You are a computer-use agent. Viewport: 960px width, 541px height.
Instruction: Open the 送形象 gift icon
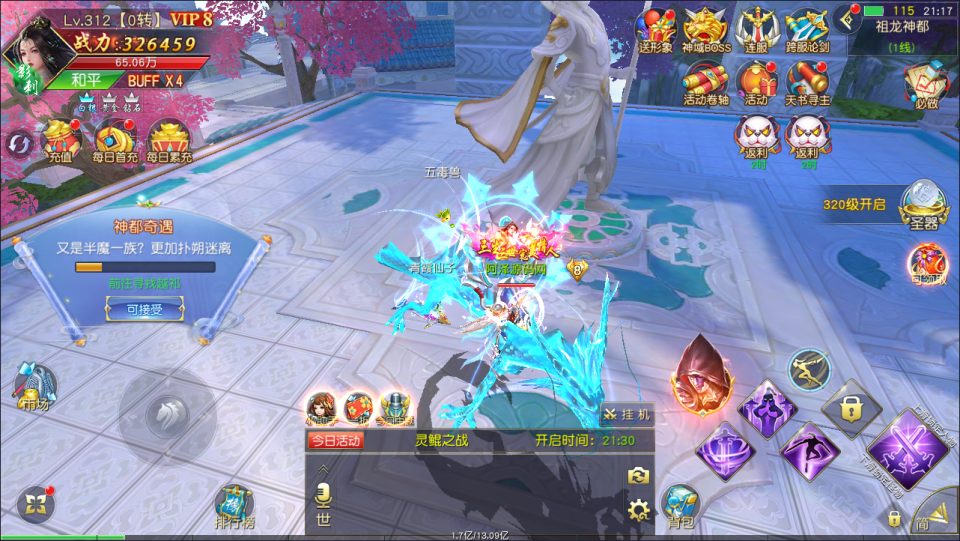coord(657,31)
